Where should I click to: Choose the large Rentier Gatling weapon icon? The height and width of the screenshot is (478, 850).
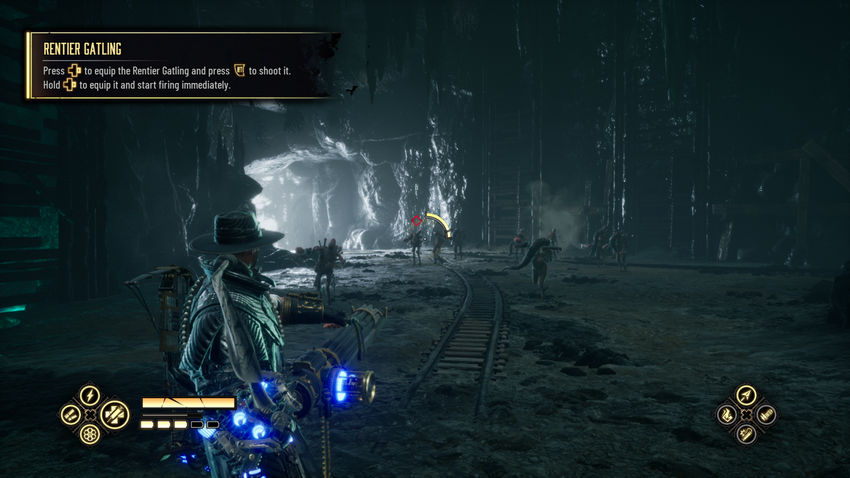(114, 414)
